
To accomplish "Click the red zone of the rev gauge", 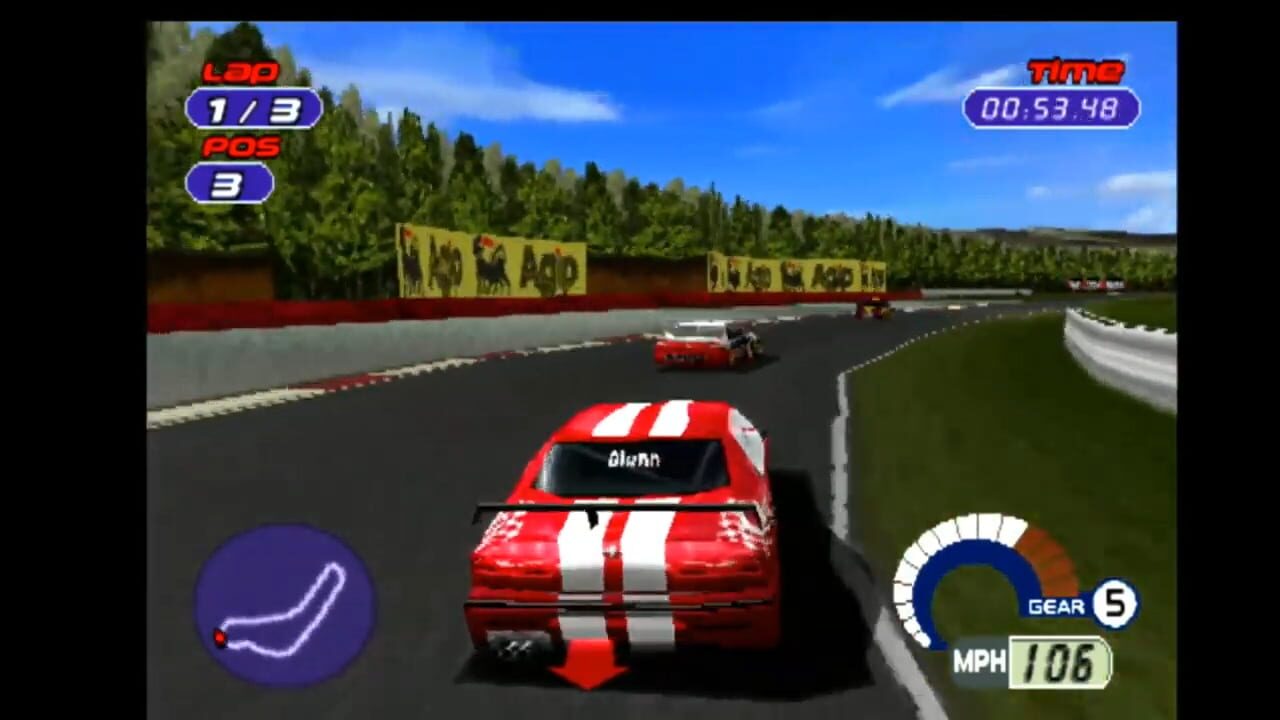I will [x=1045, y=555].
